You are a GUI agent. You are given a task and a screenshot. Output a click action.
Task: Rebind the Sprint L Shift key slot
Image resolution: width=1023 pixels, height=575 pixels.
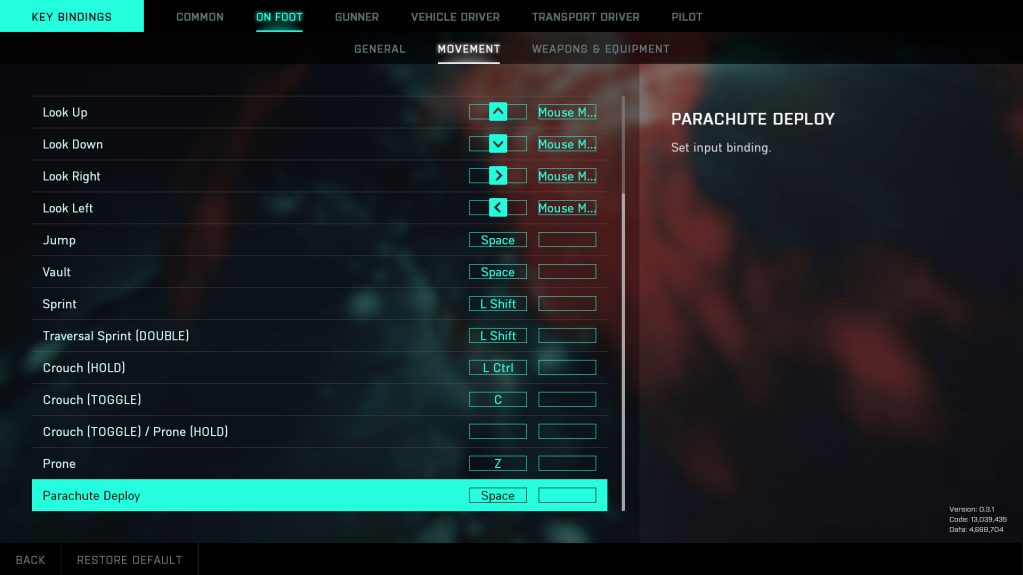coord(498,304)
